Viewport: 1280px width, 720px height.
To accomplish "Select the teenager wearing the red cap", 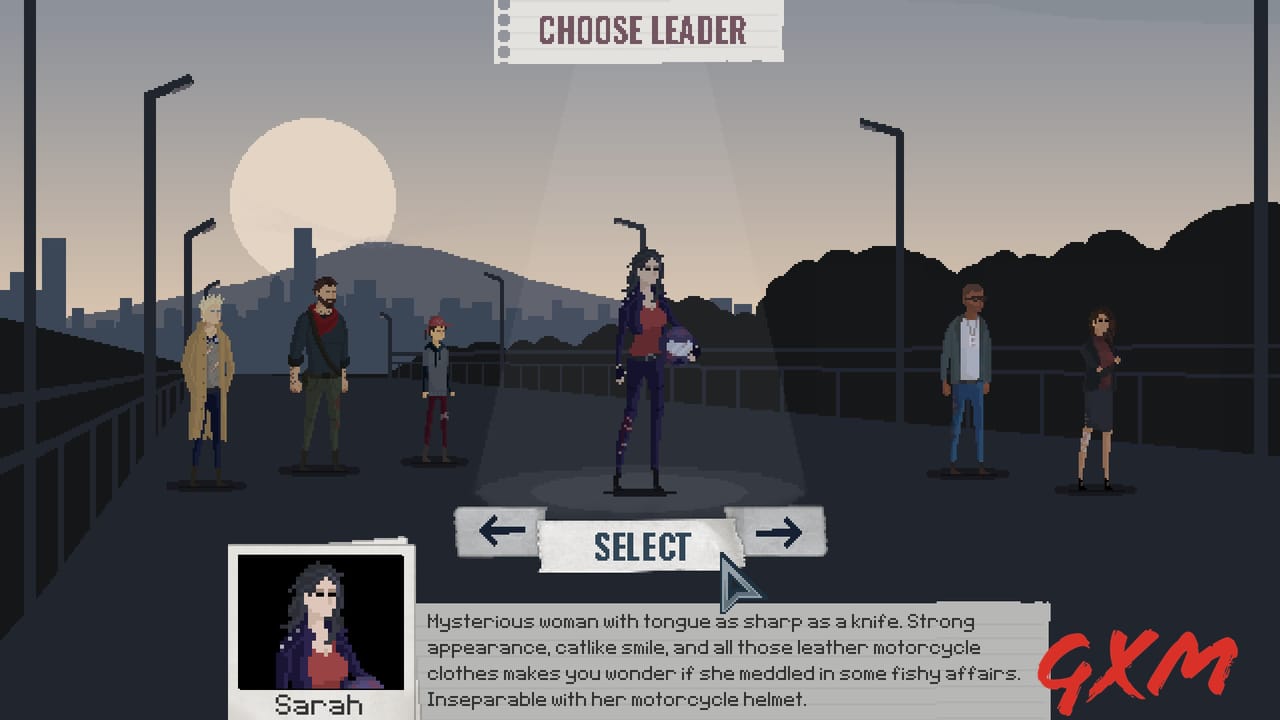I will [x=437, y=385].
